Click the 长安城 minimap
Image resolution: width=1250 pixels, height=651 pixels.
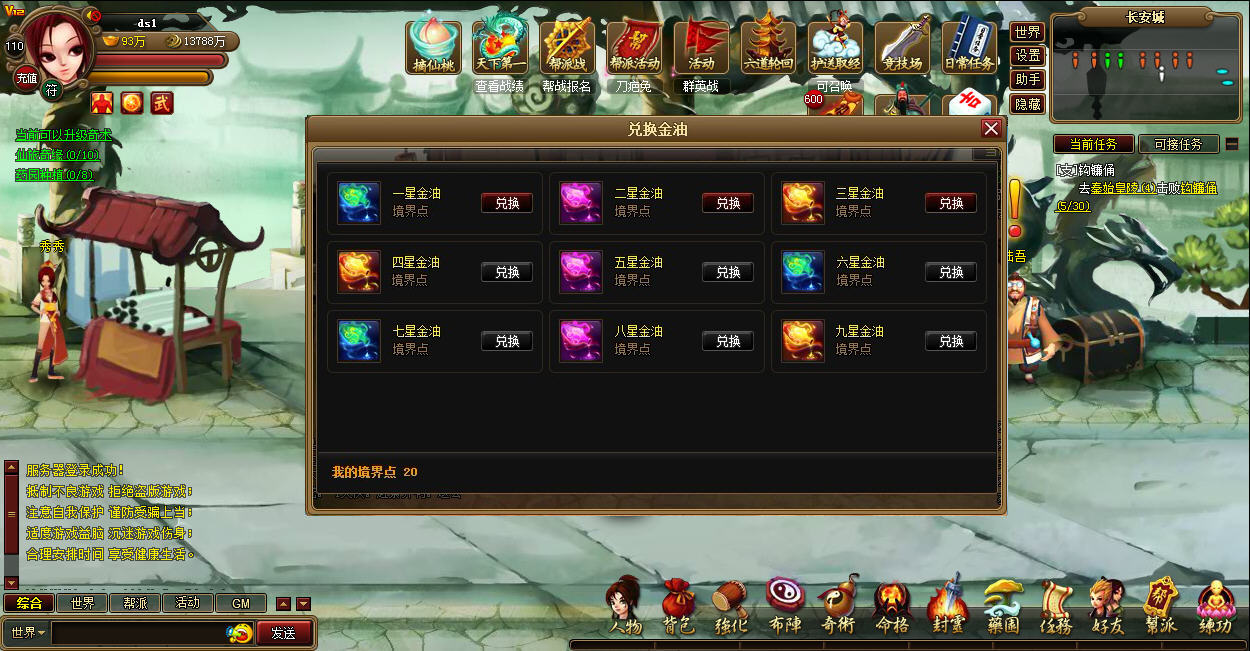1145,66
